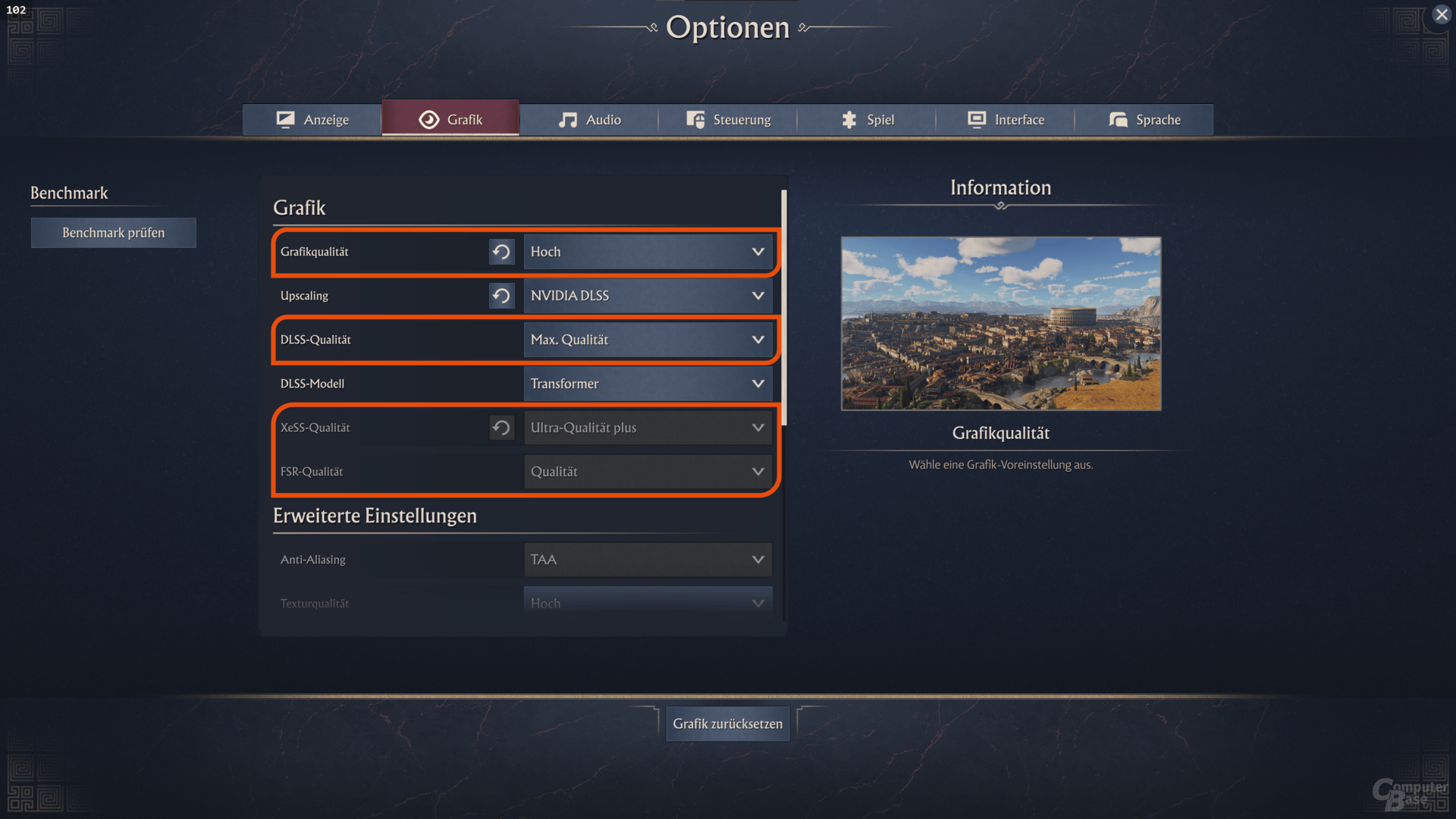Open the Grafikqualität dropdown
Viewport: 1456px width, 819px height.
[x=648, y=252]
